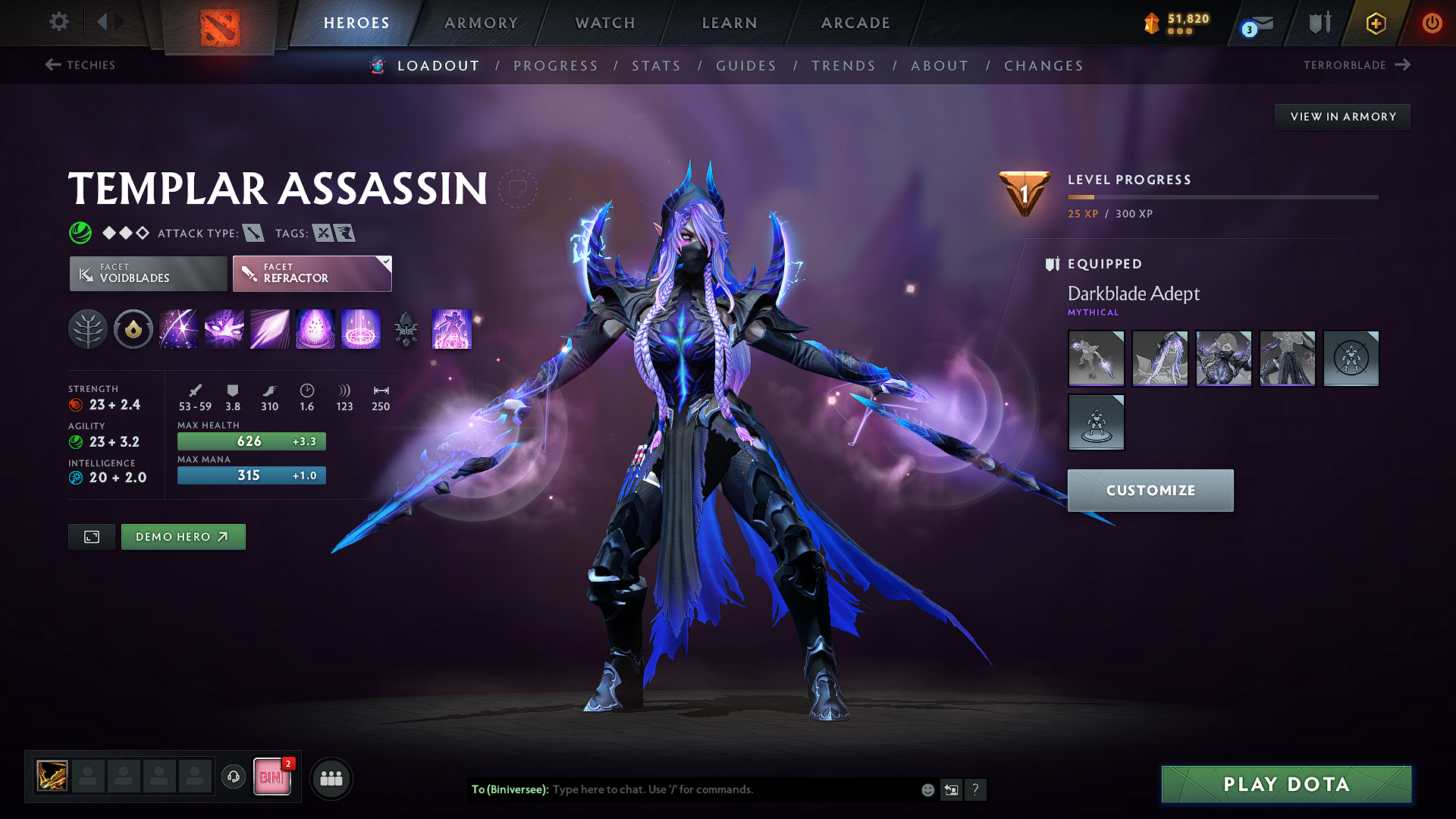Open the party friends icon near chat bar
Image resolution: width=1456 pixels, height=819 pixels.
click(331, 778)
